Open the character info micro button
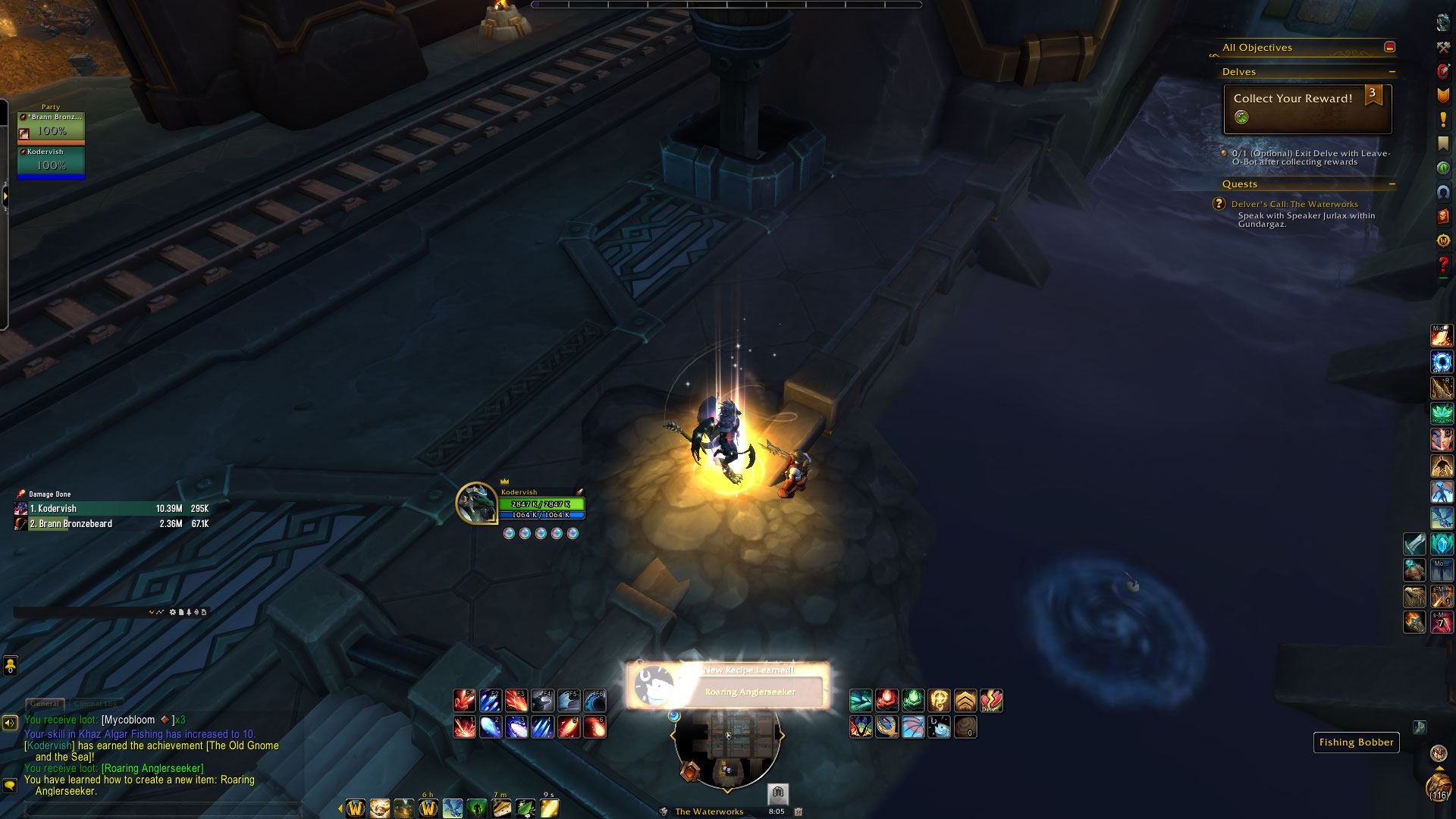This screenshot has height=819, width=1456. 1443,23
